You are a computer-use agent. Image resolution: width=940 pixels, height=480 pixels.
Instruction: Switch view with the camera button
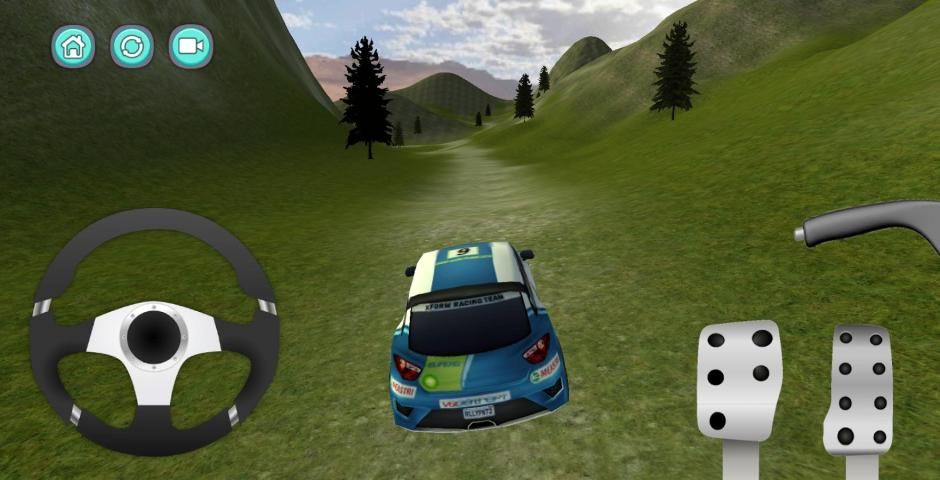190,46
